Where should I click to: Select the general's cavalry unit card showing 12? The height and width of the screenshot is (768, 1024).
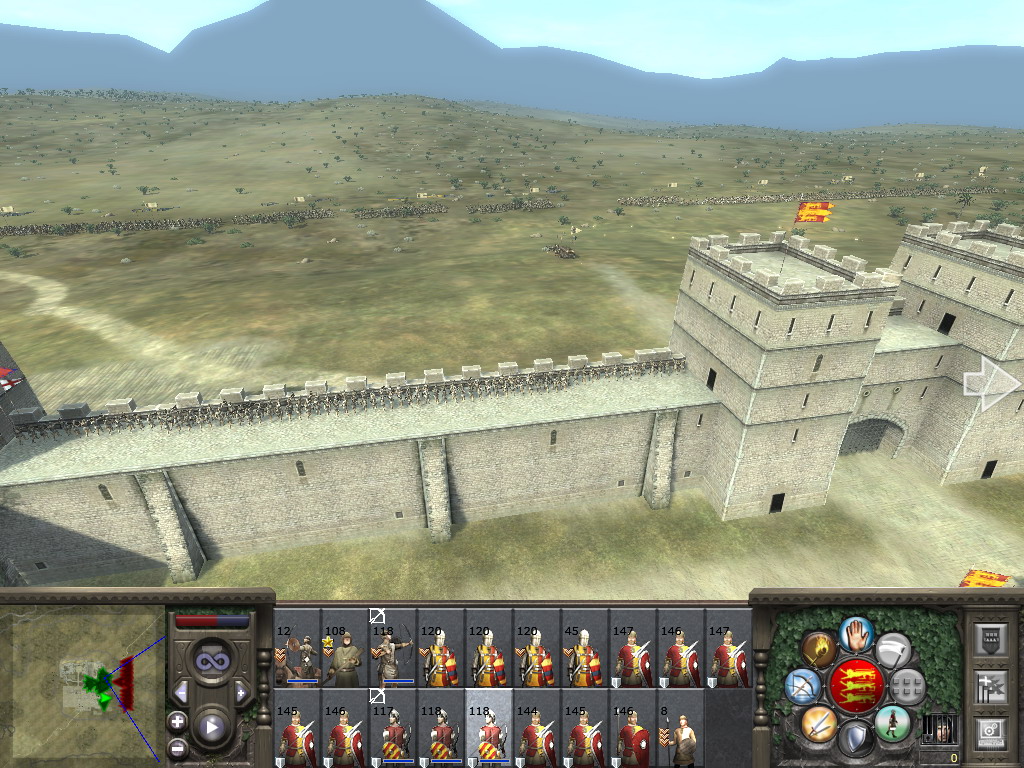point(297,648)
